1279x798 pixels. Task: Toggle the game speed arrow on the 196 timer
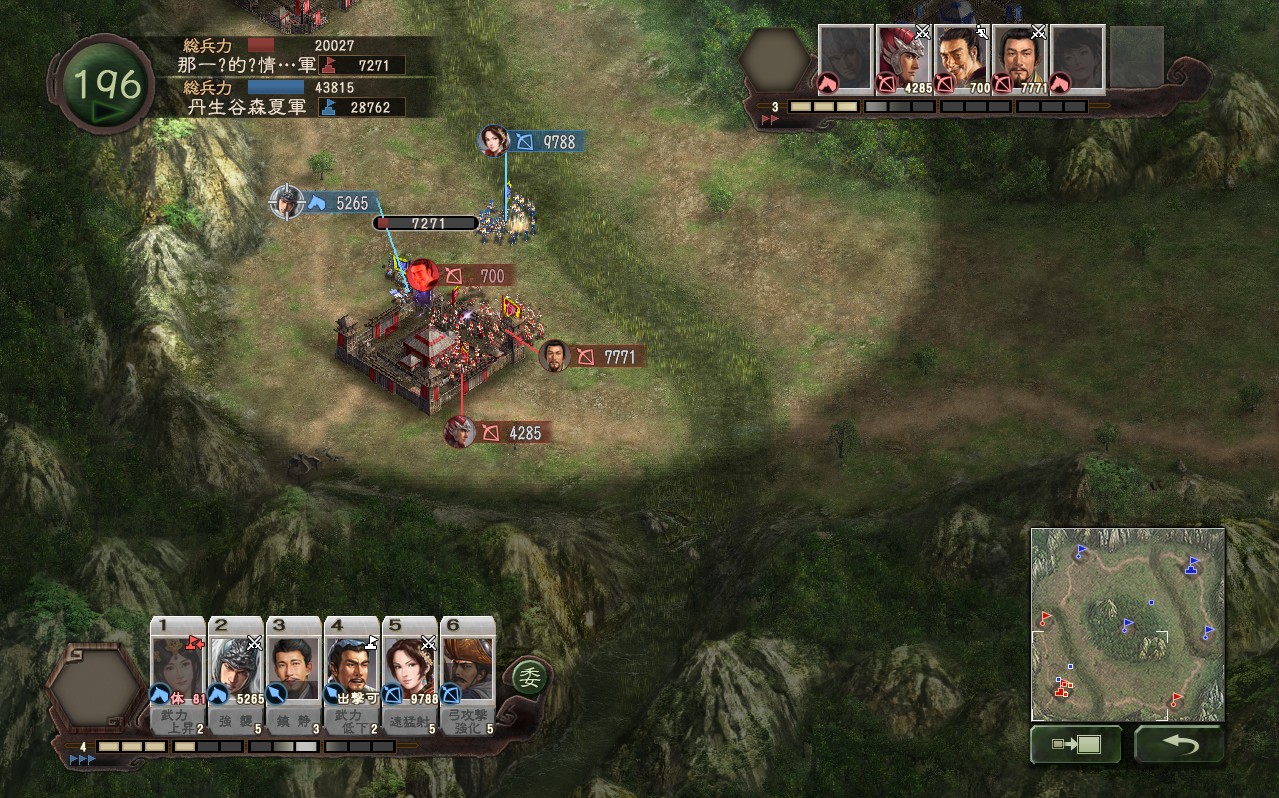click(105, 112)
